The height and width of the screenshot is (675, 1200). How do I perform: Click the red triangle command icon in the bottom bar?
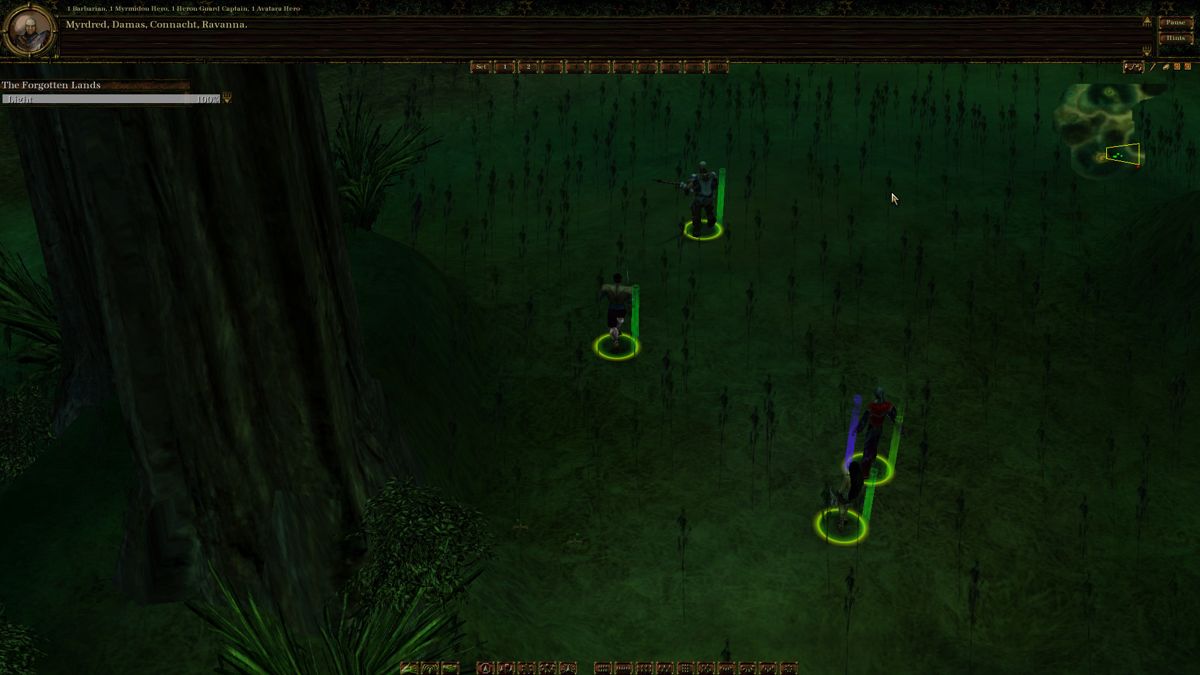(x=485, y=668)
